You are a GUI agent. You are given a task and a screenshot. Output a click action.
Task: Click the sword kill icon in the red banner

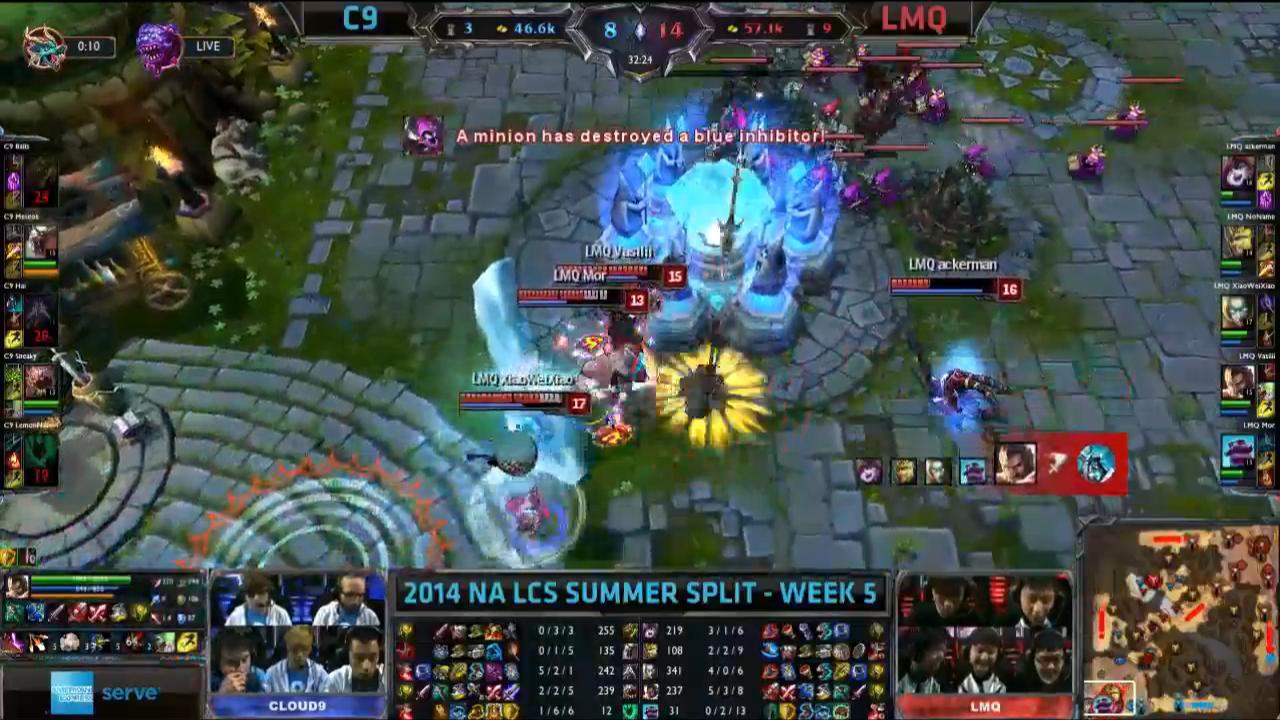click(1057, 462)
